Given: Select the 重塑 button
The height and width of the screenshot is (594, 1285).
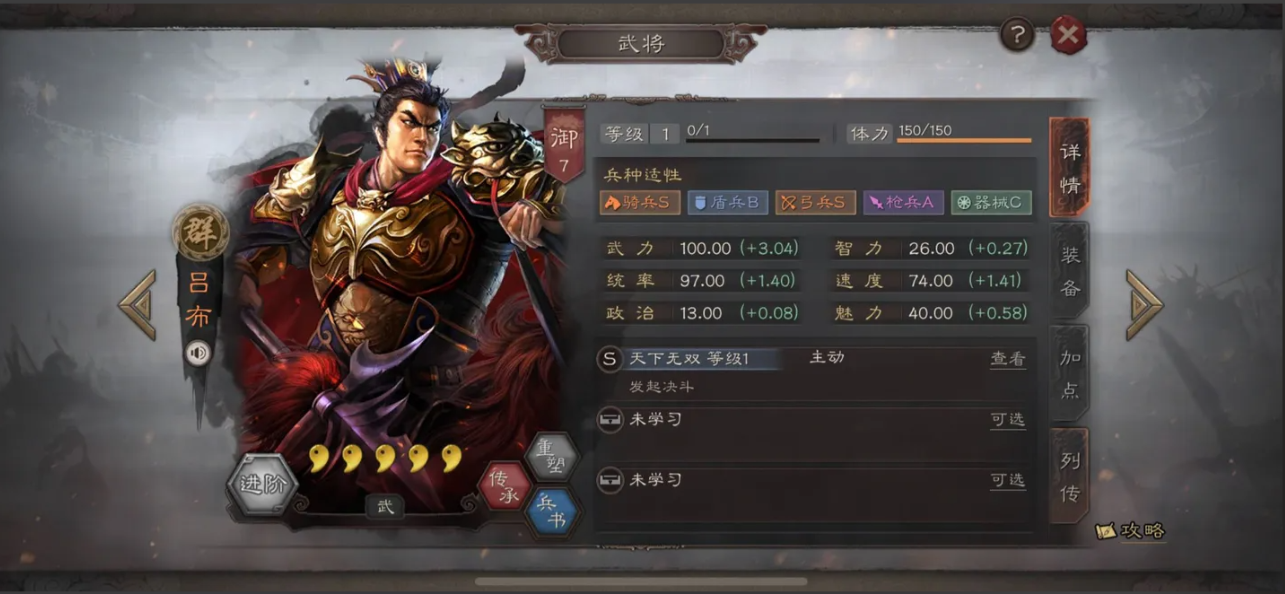Looking at the screenshot, I should click(551, 458).
